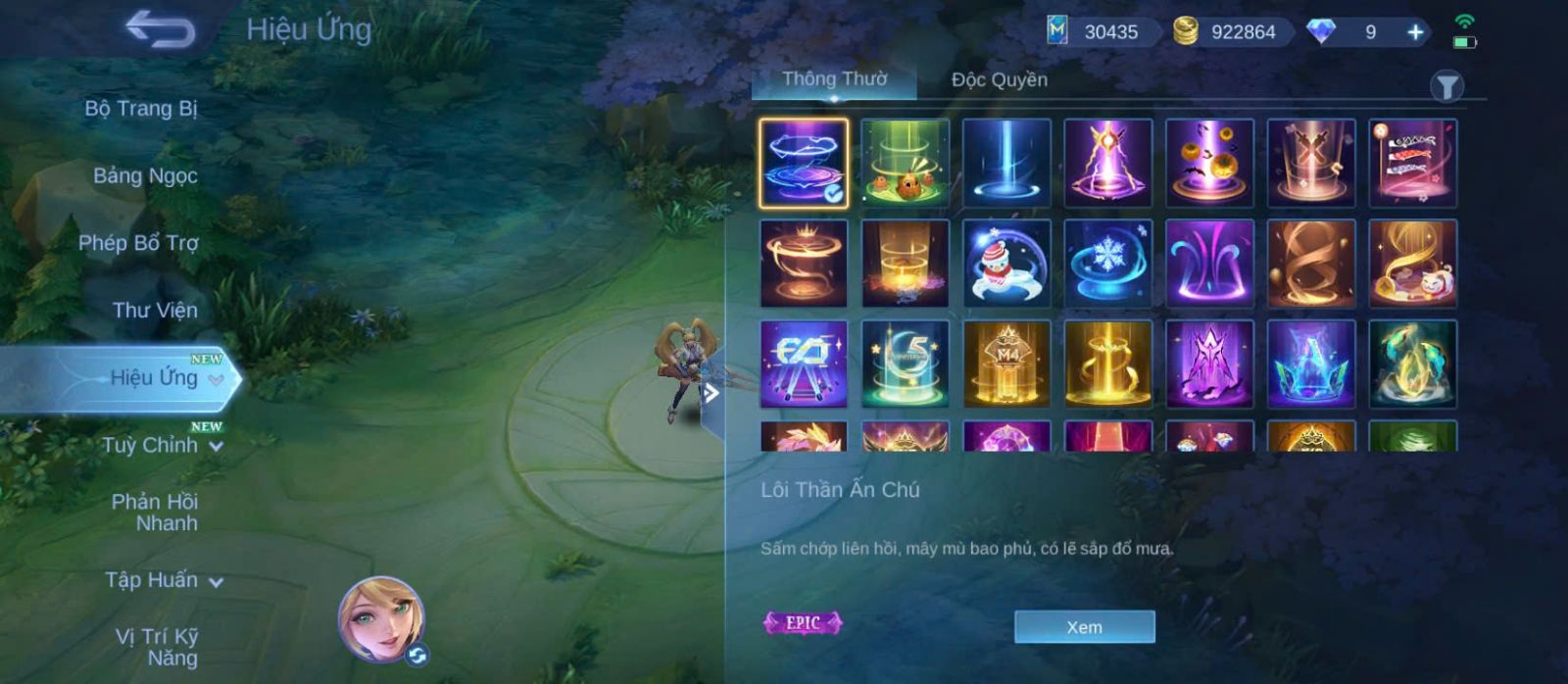Click the Xem preview button
This screenshot has width=1568, height=684.
coord(1084,627)
